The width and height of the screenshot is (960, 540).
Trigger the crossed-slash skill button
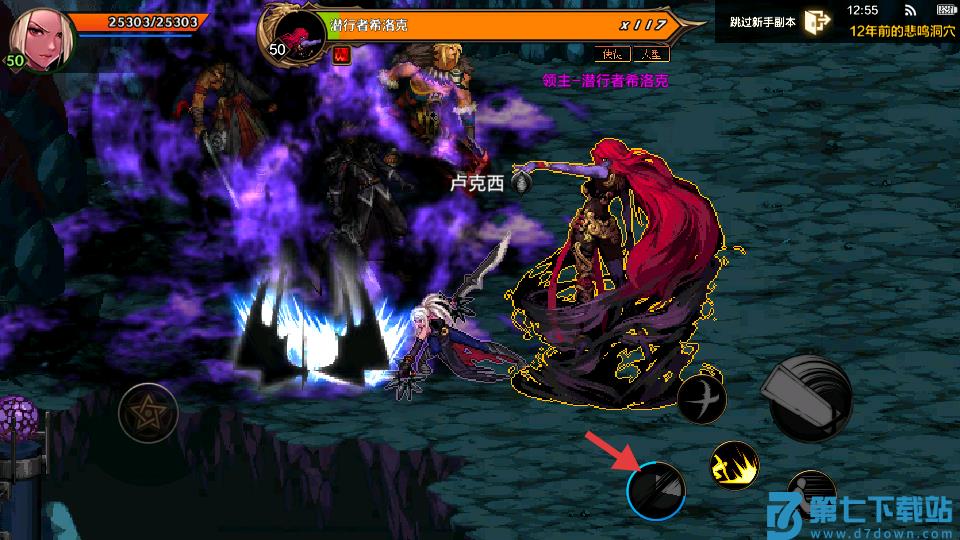701,399
